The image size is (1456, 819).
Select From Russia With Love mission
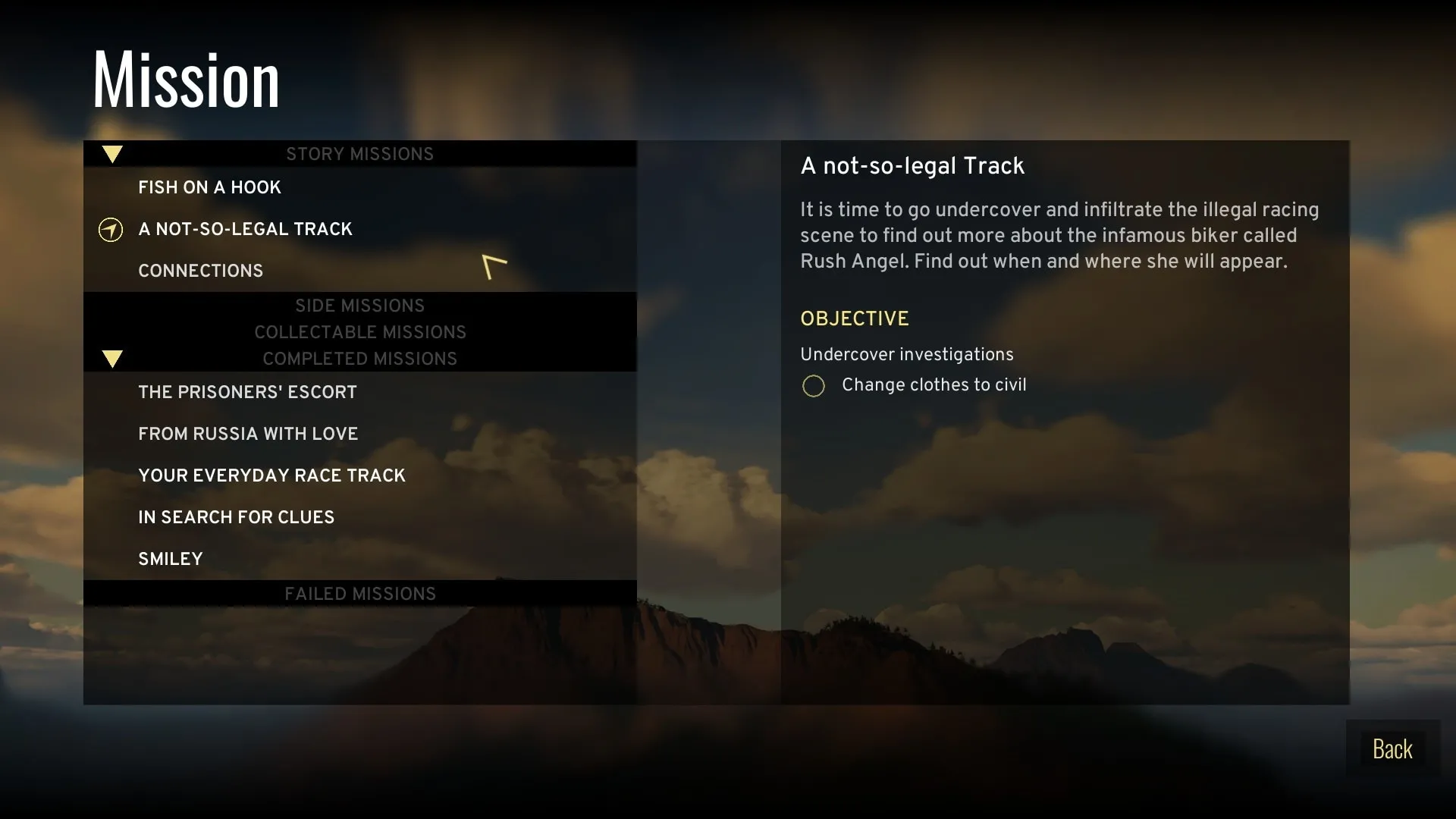248,434
